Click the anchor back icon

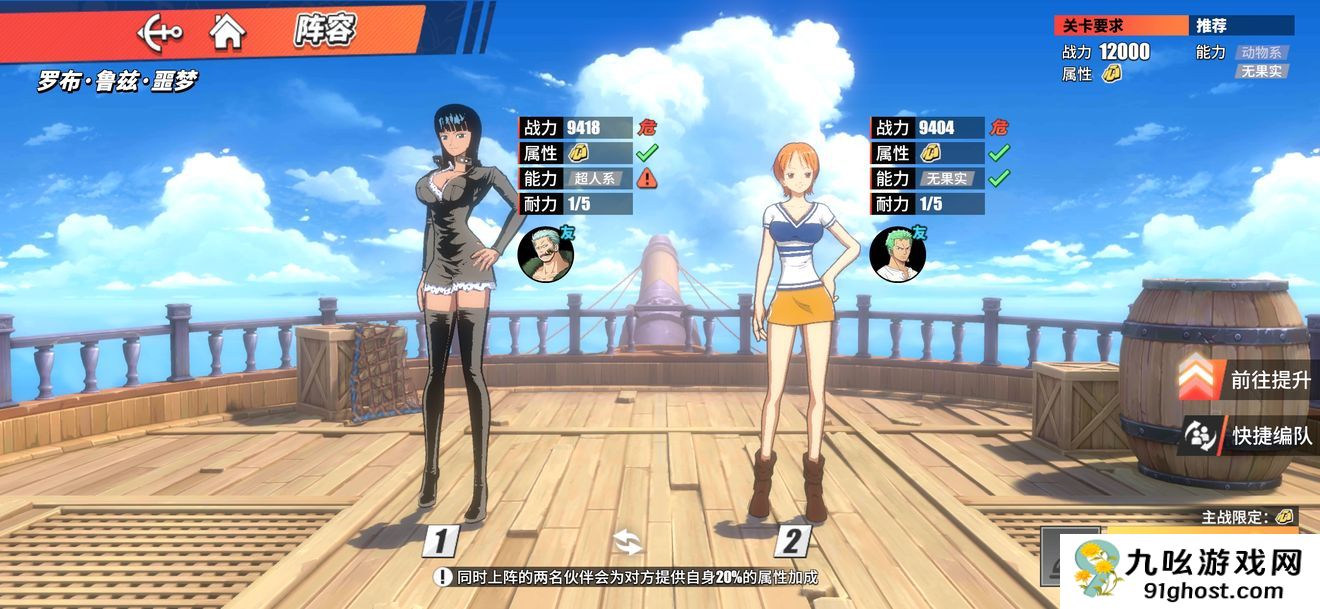pos(159,33)
